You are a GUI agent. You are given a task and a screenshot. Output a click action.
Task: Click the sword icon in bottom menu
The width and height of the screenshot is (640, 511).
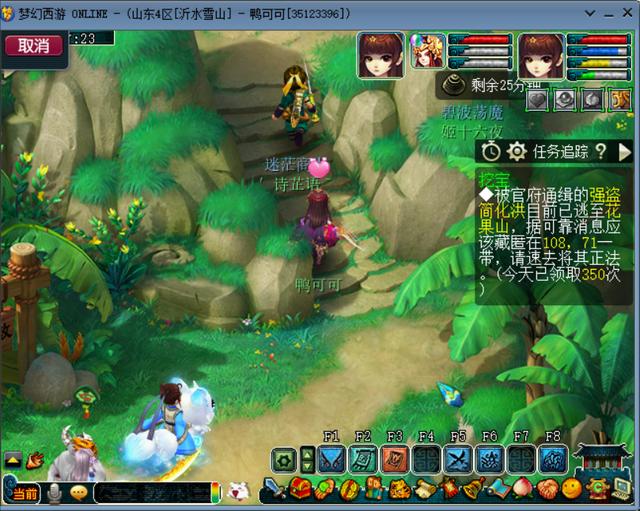click(x=275, y=489)
